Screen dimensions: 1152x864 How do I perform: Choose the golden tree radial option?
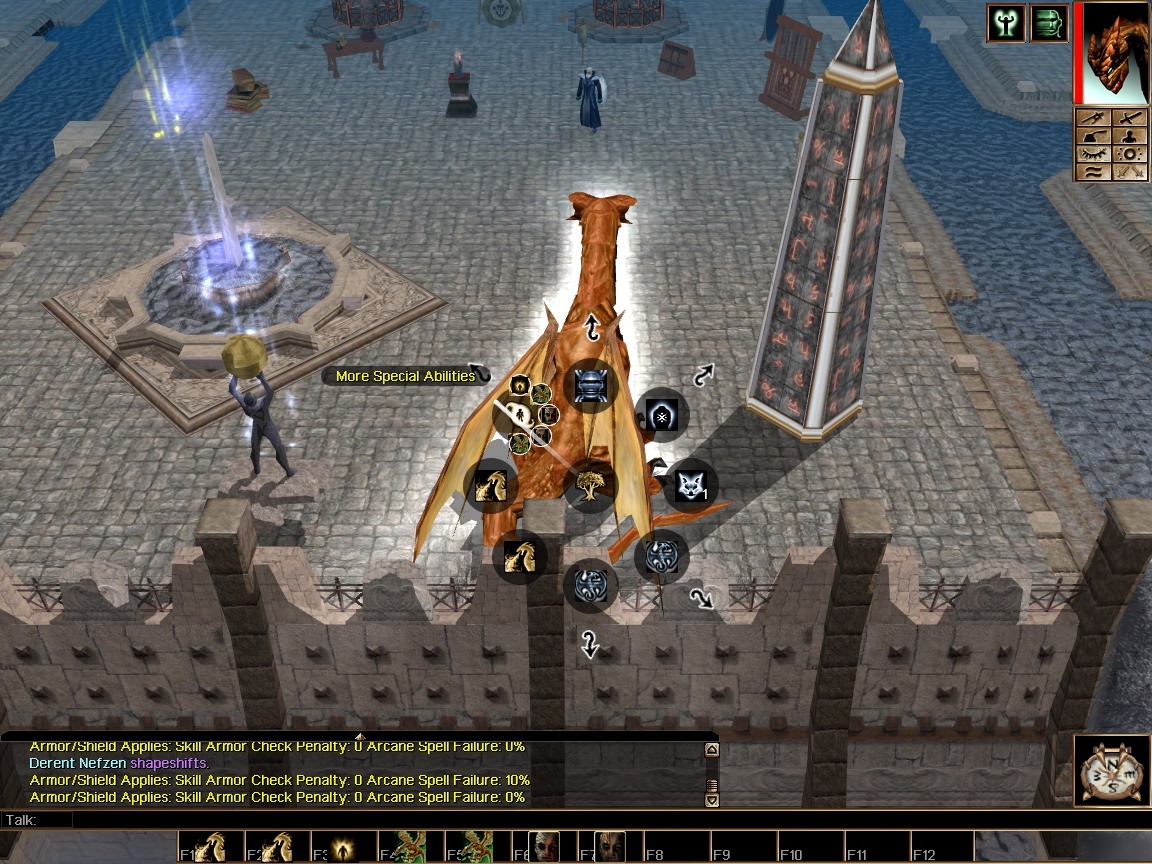(590, 487)
